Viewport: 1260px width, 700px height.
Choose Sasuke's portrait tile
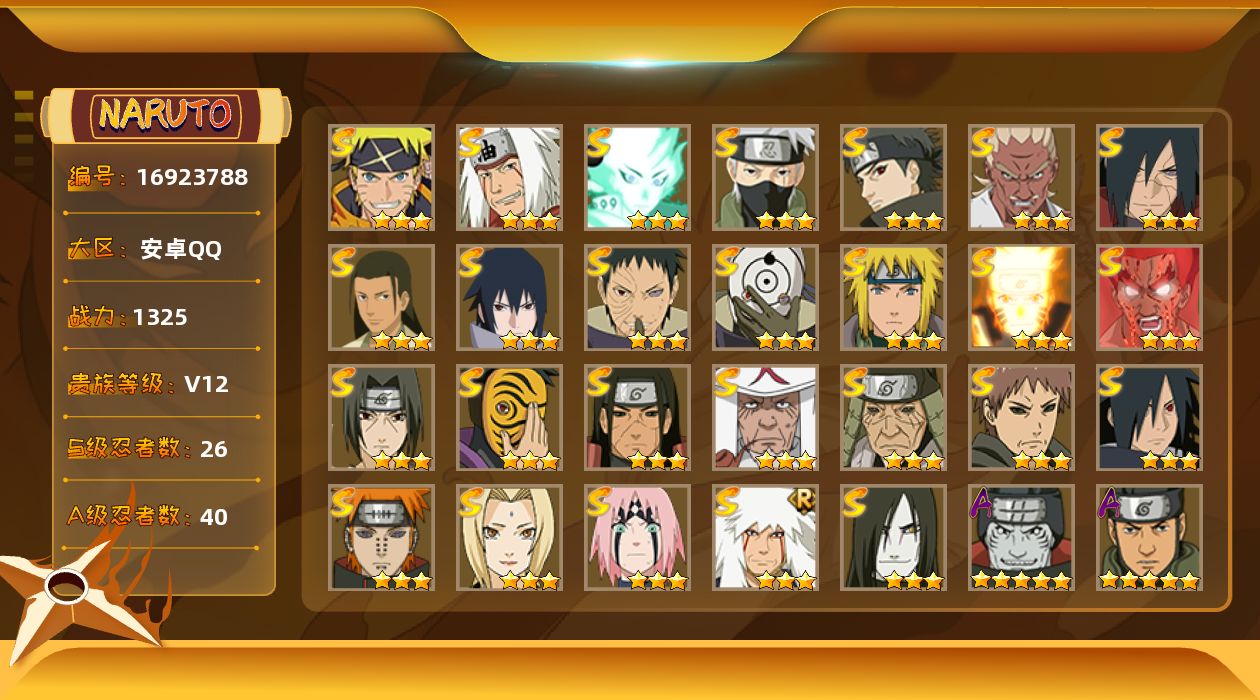pos(509,297)
